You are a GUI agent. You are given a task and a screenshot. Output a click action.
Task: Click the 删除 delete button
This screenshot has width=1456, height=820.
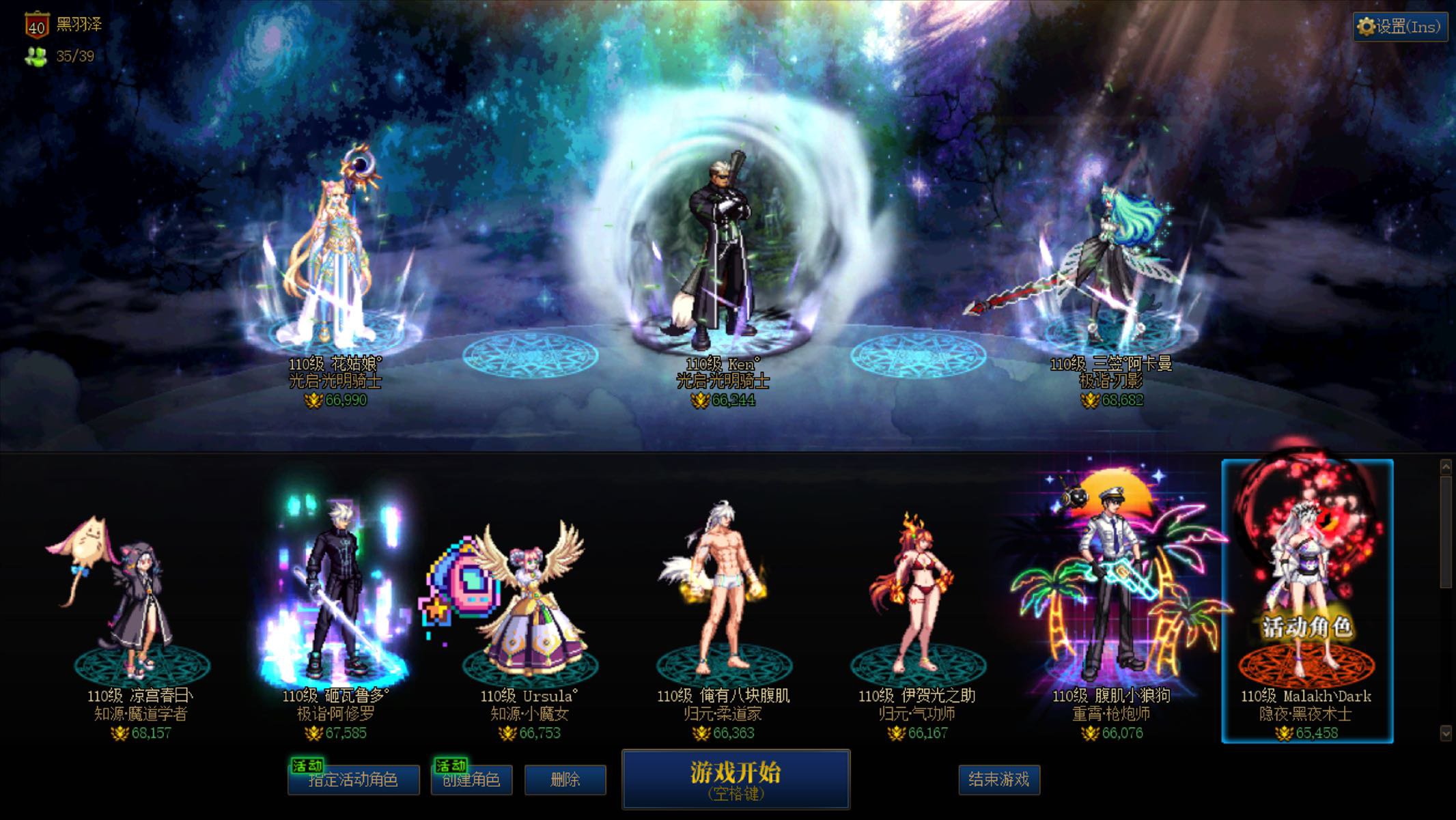pyautogui.click(x=566, y=779)
